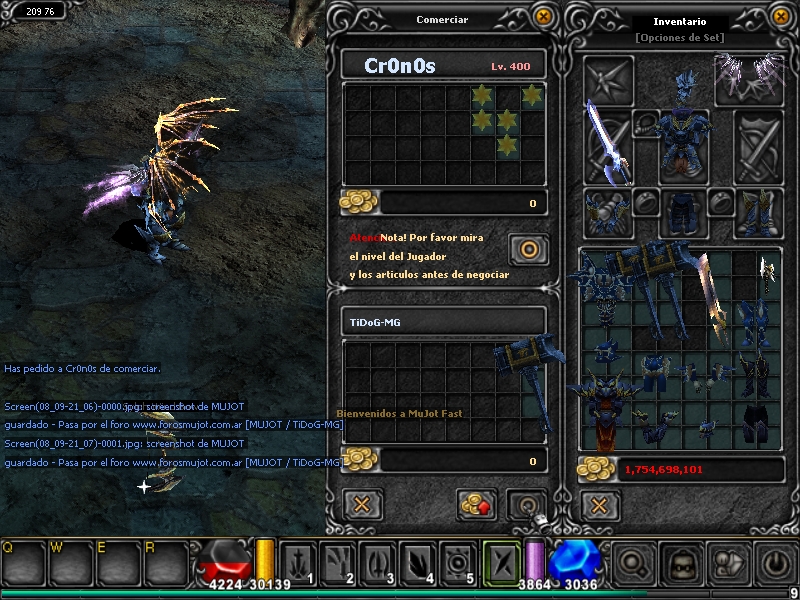Add zen coins to the trade
800x600 pixels.
[x=477, y=504]
